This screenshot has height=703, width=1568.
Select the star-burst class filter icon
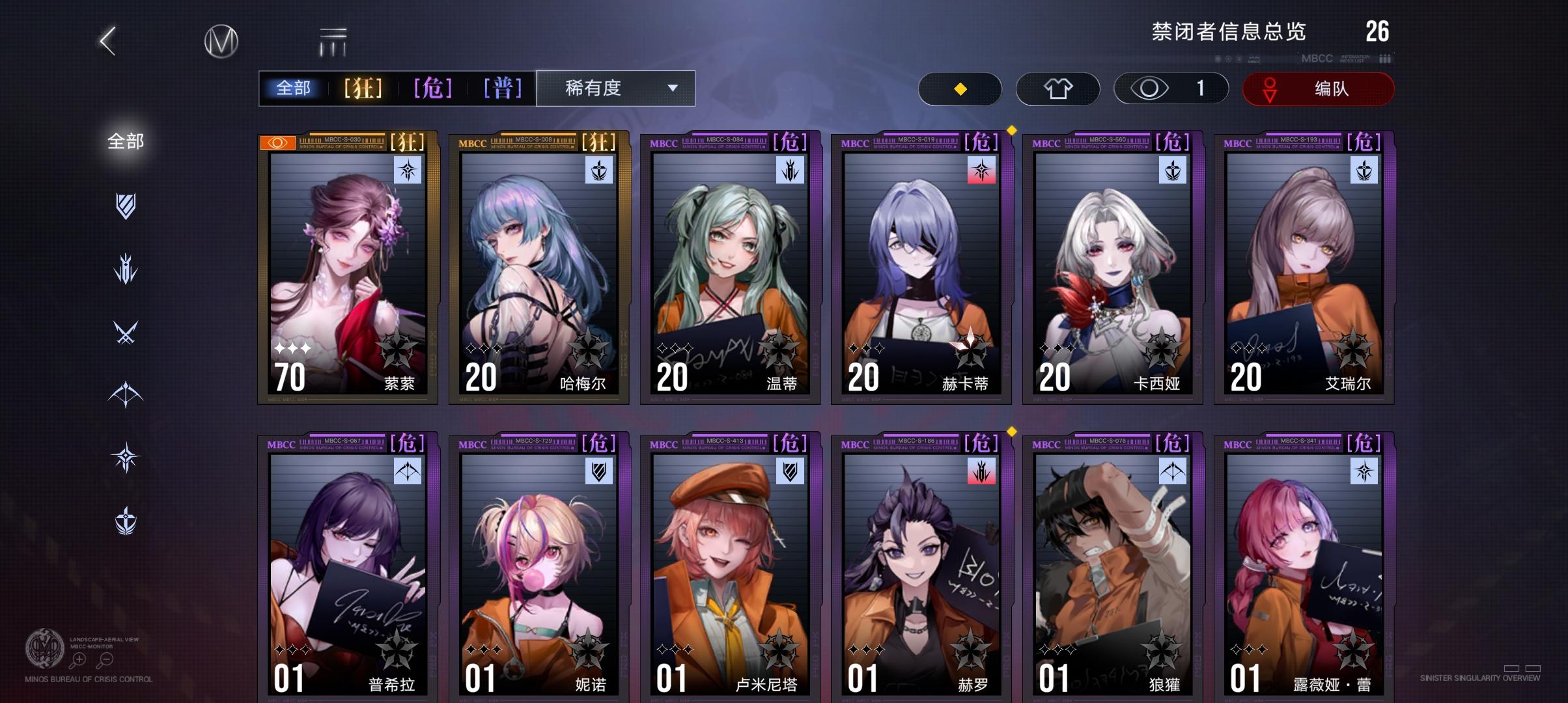126,456
